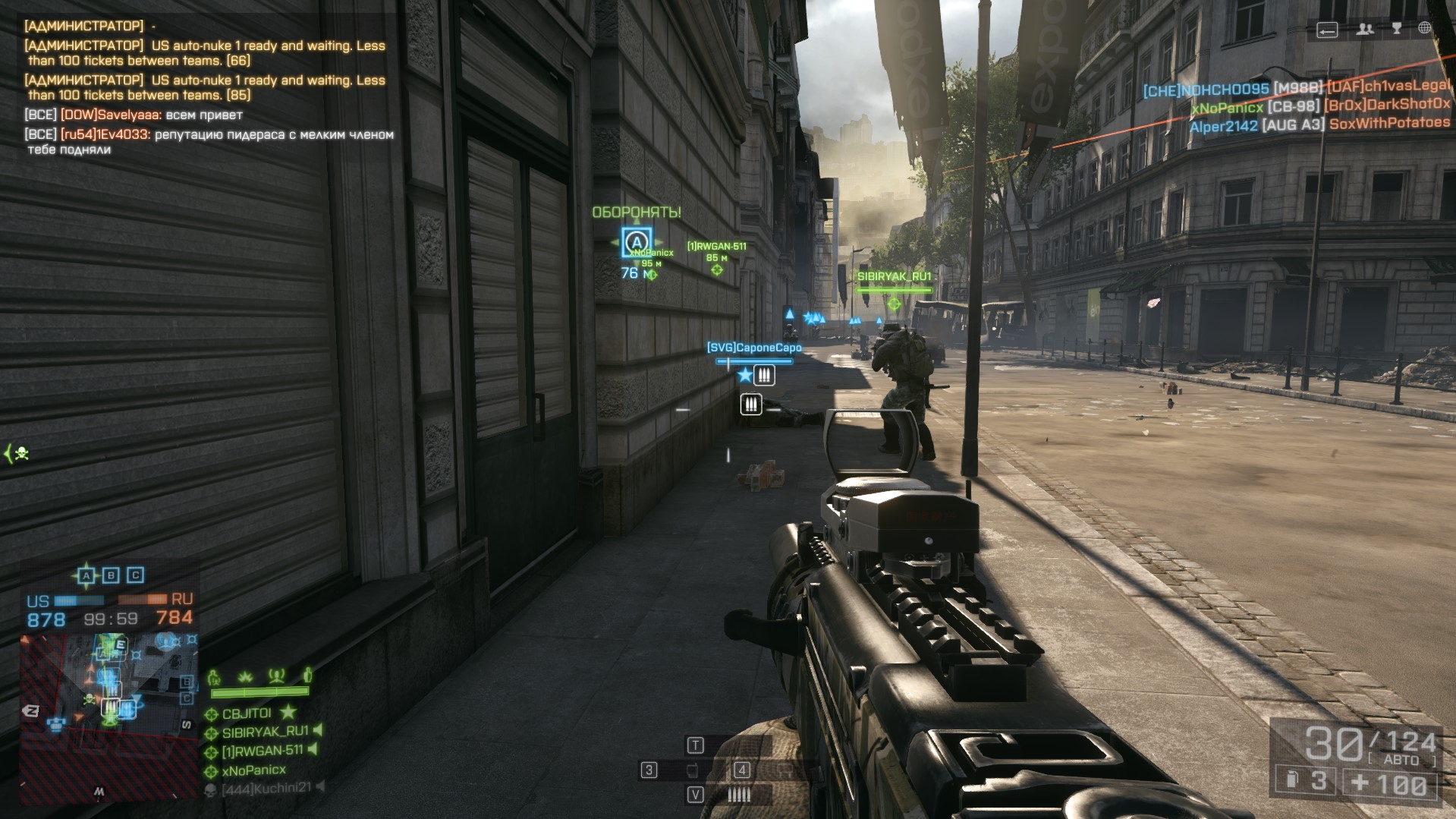Select objective flag A above the scoreboard

click(x=86, y=575)
